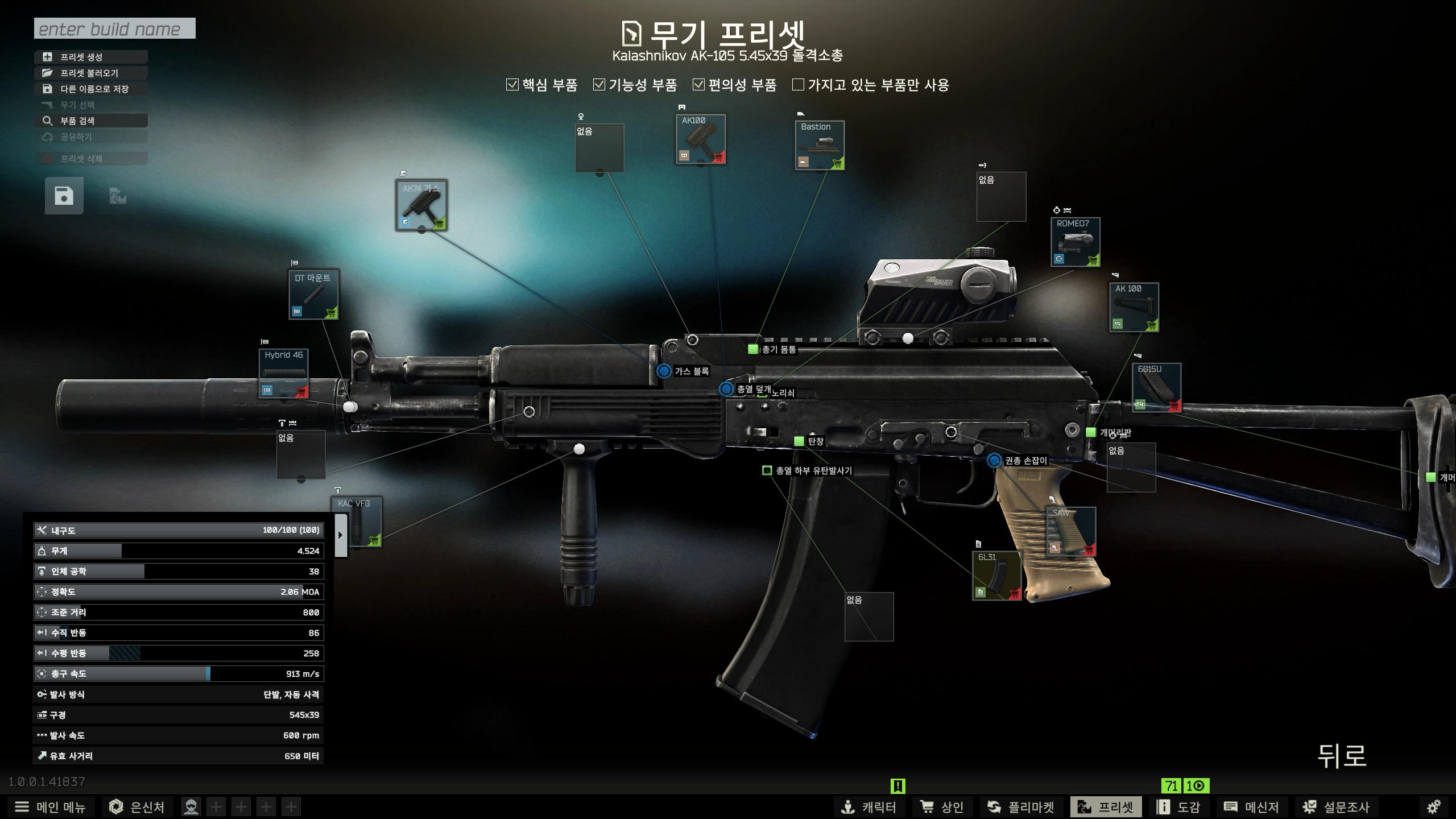Screen dimensions: 1456x819
Task: Enable only owned parts (가지고 있는 부품만 사용)
Action: tap(799, 85)
